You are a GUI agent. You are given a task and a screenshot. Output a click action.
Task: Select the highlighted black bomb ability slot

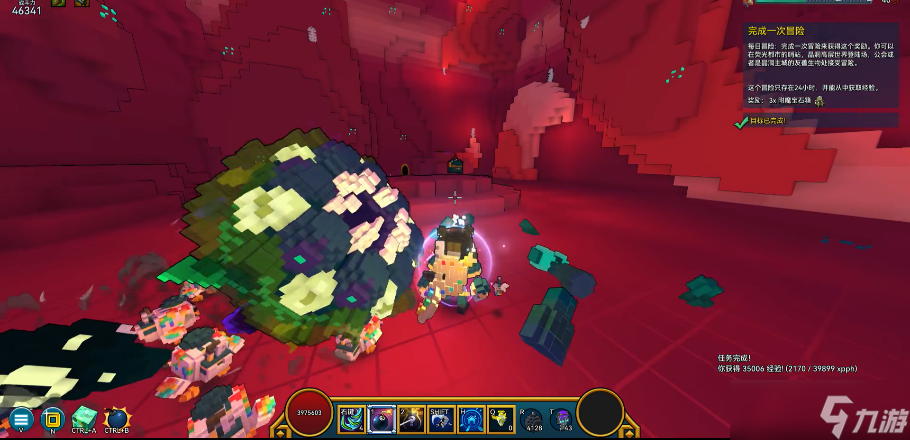pos(382,418)
